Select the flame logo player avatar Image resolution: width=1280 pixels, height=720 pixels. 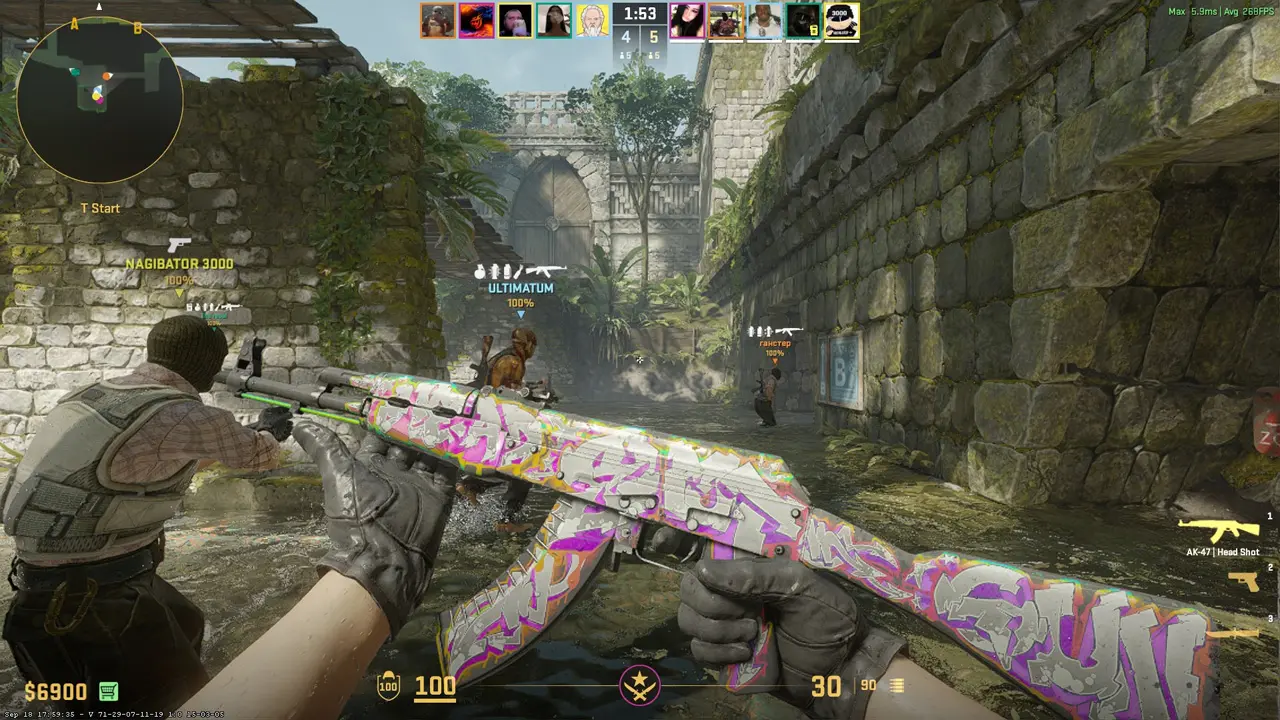coord(476,20)
